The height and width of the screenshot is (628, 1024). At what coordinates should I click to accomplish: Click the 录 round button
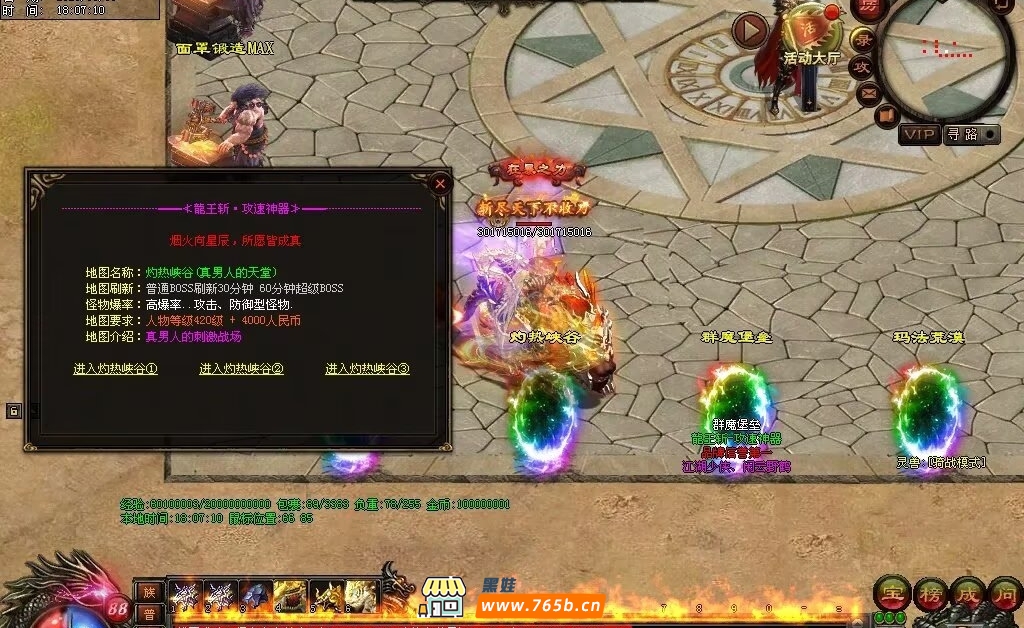pos(863,40)
